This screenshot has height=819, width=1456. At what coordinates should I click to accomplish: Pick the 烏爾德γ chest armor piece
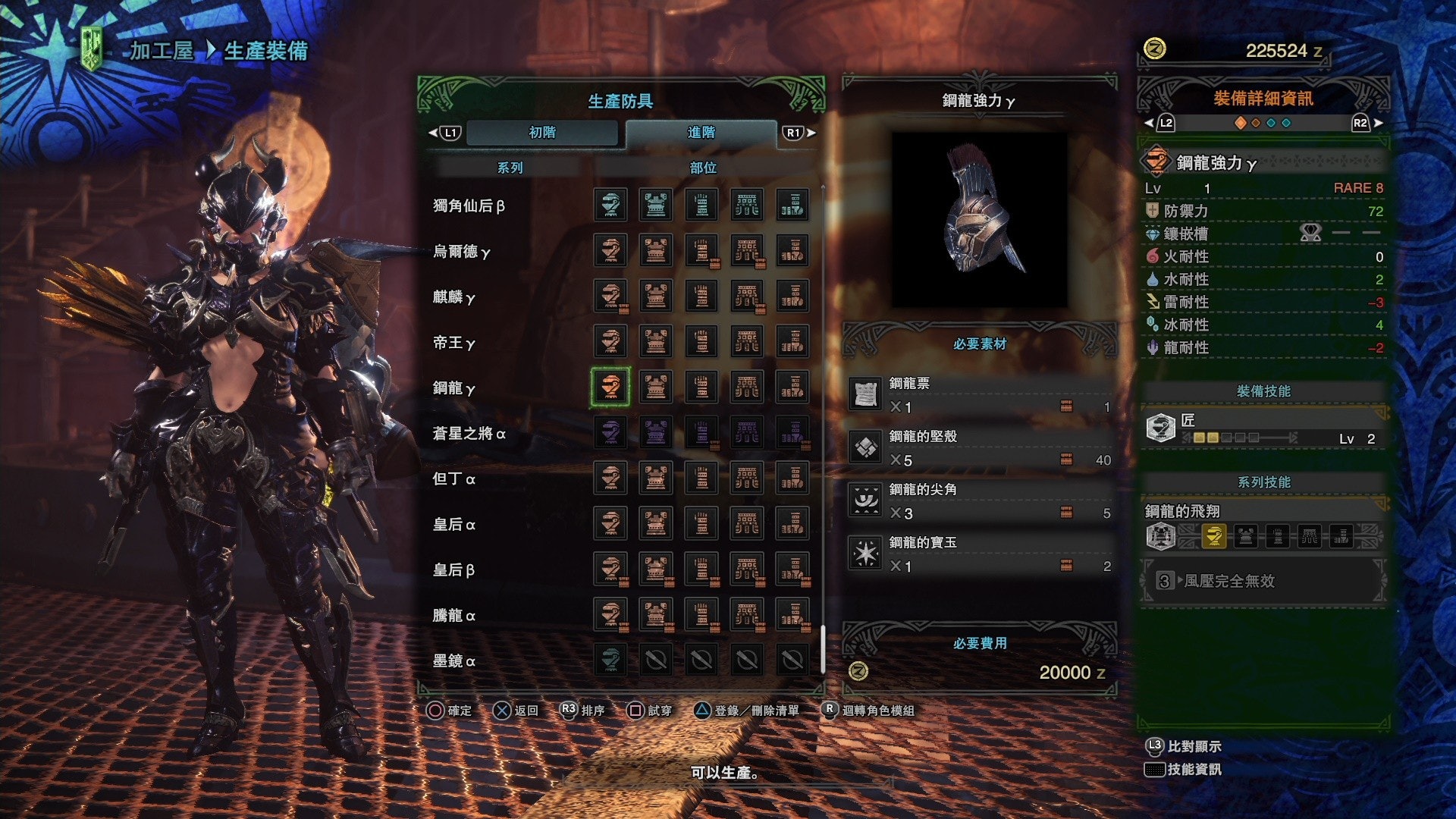656,250
